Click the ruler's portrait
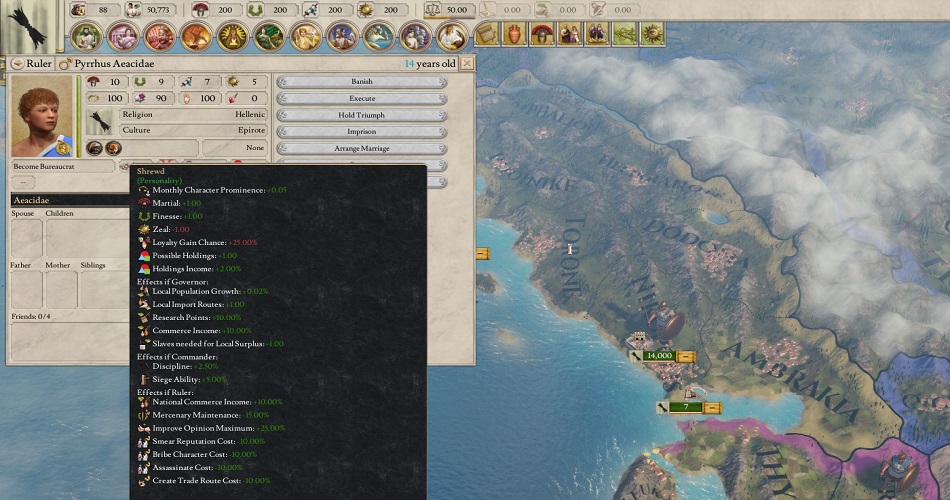Viewport: 950px width, 500px height. click(x=42, y=115)
